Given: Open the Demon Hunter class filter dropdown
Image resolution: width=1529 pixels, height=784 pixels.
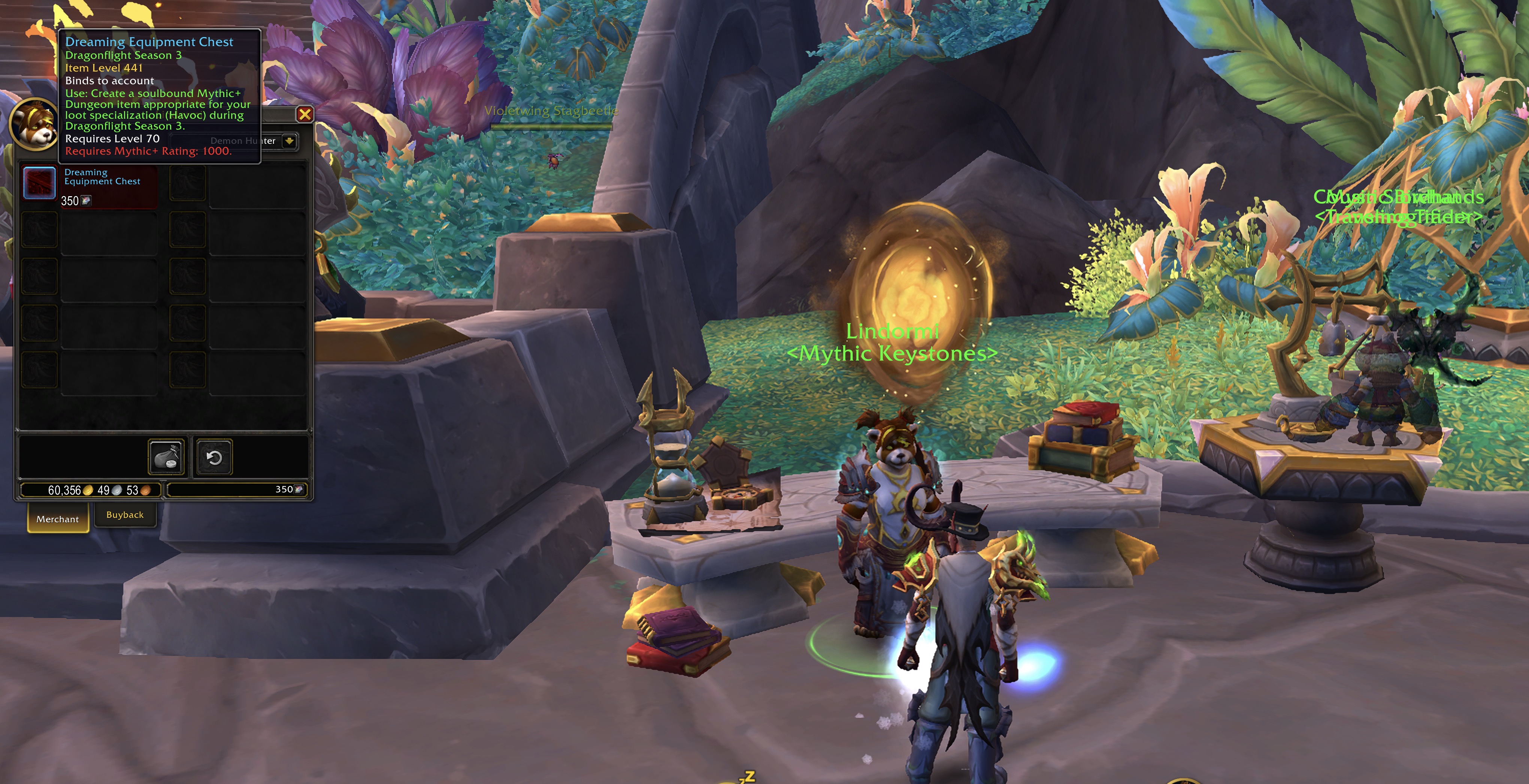Looking at the screenshot, I should [289, 141].
